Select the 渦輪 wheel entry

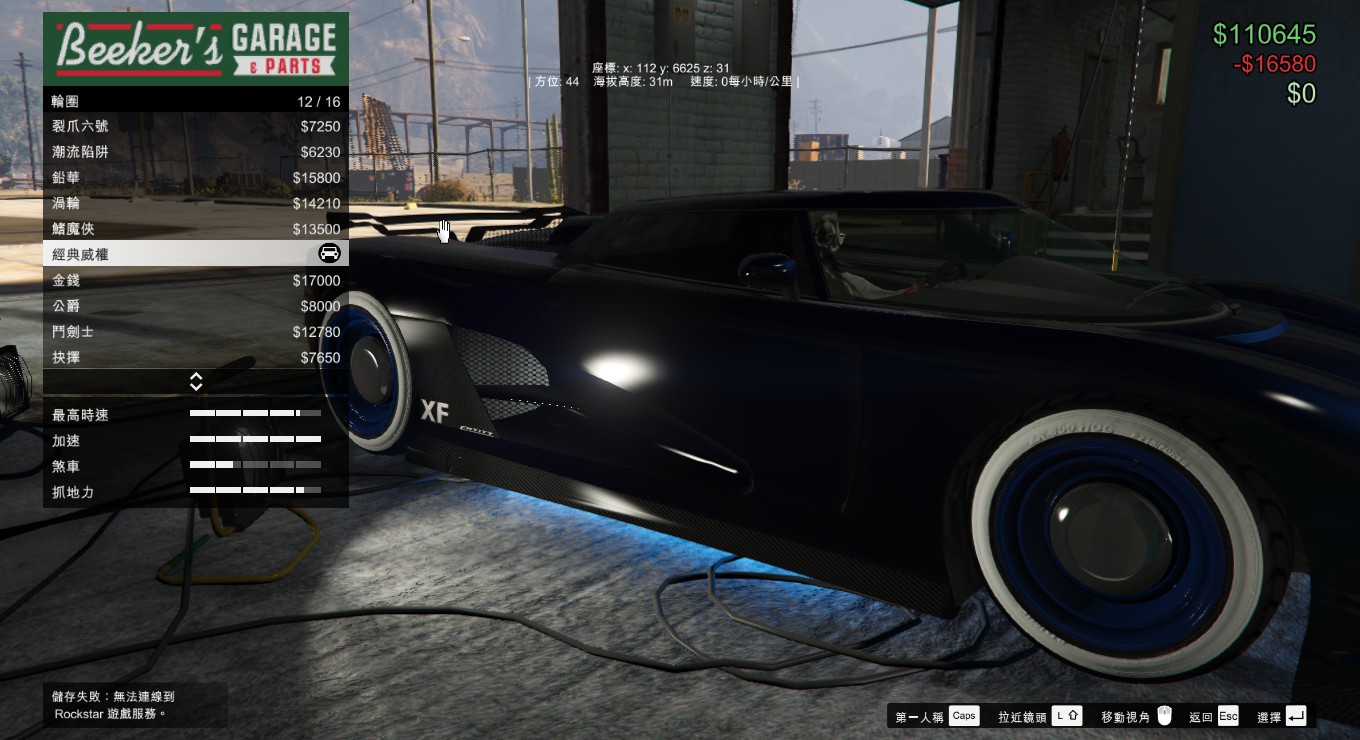coord(195,204)
